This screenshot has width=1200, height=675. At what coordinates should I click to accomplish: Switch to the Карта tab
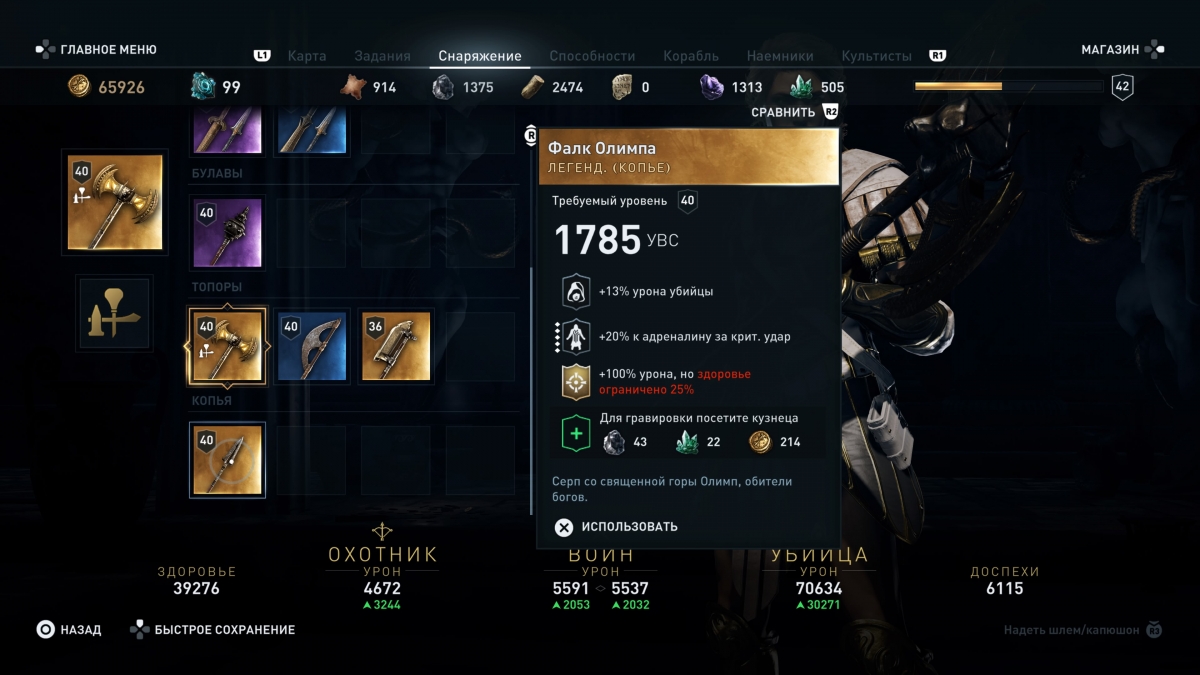[x=307, y=56]
